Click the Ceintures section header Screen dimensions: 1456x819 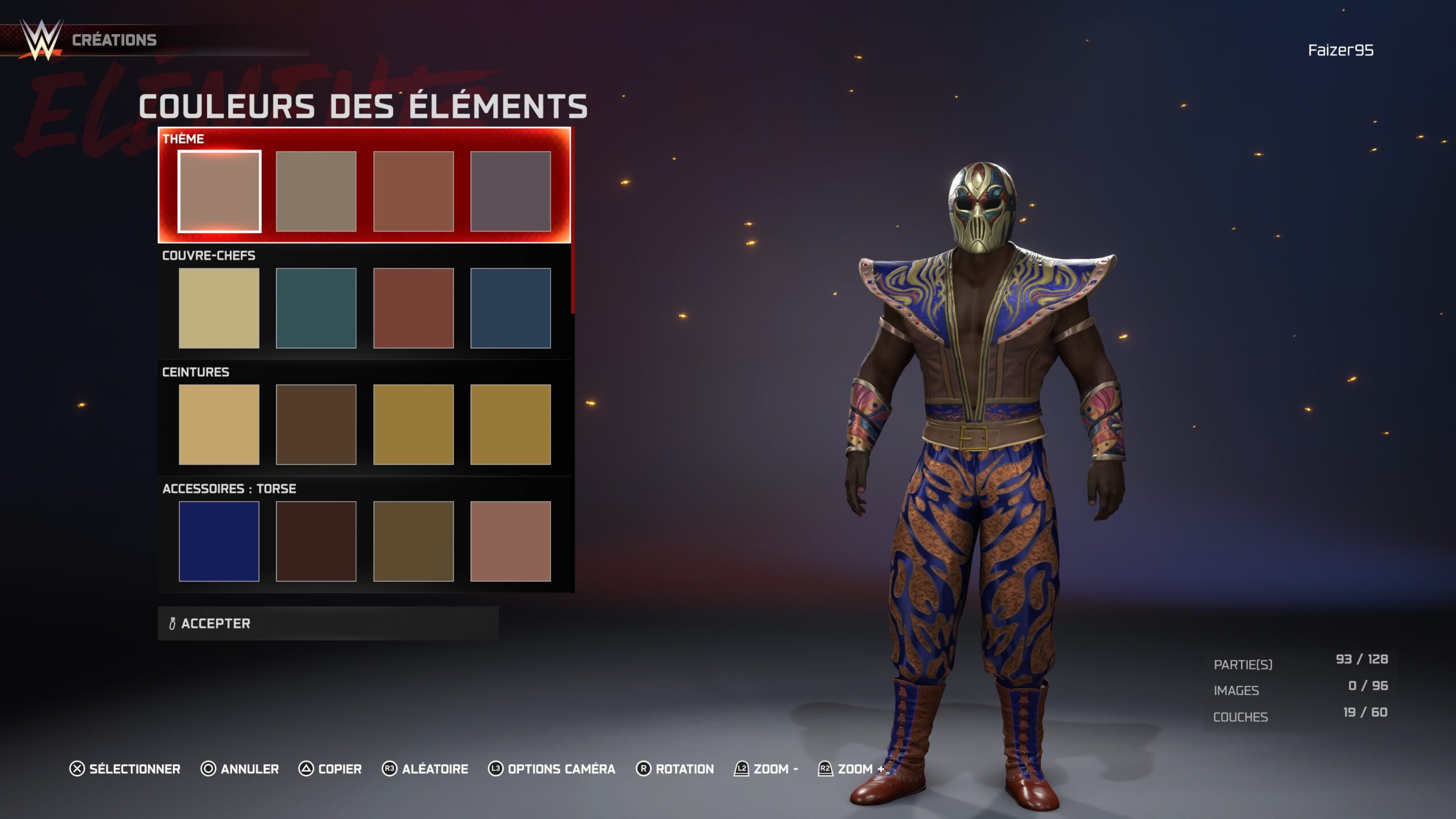[195, 371]
